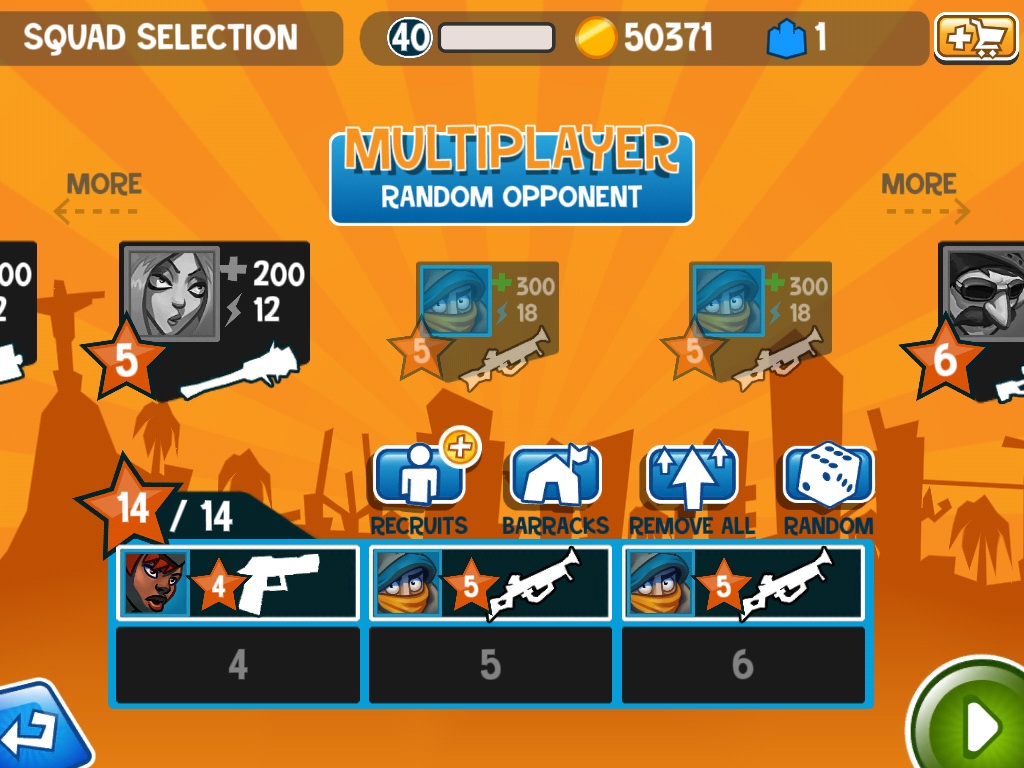Viewport: 1024px width, 768px height.
Task: Tap Remove All squad members
Action: [692, 479]
